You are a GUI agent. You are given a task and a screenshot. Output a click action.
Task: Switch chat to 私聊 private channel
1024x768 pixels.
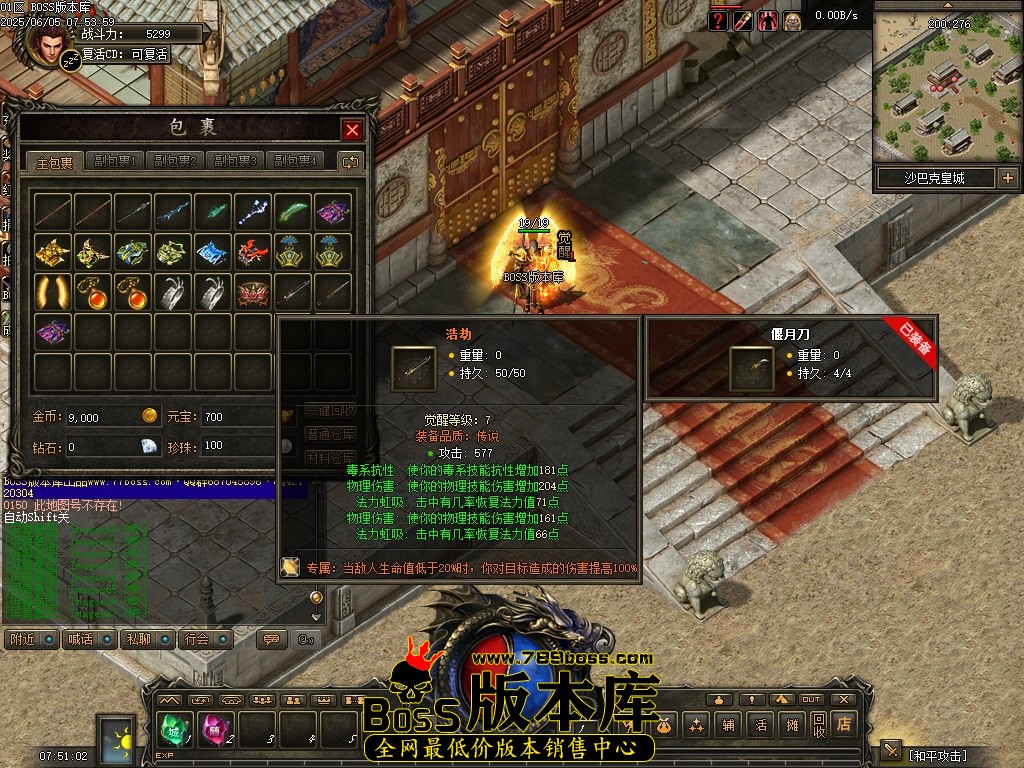tap(141, 639)
